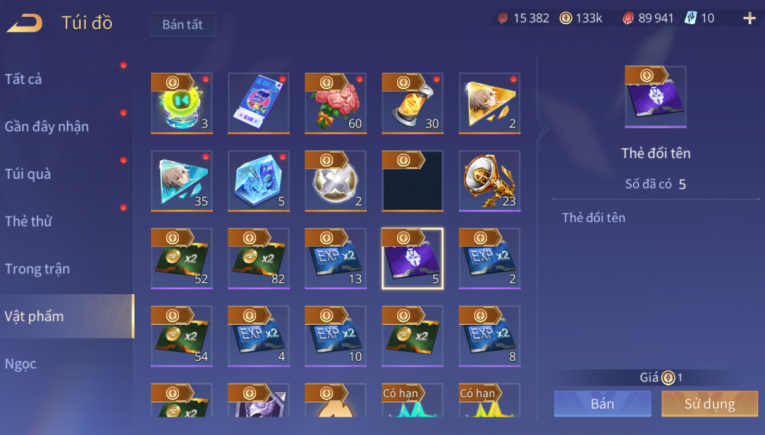765x435 pixels.
Task: Select the blue ticket item slot
Action: point(259,102)
